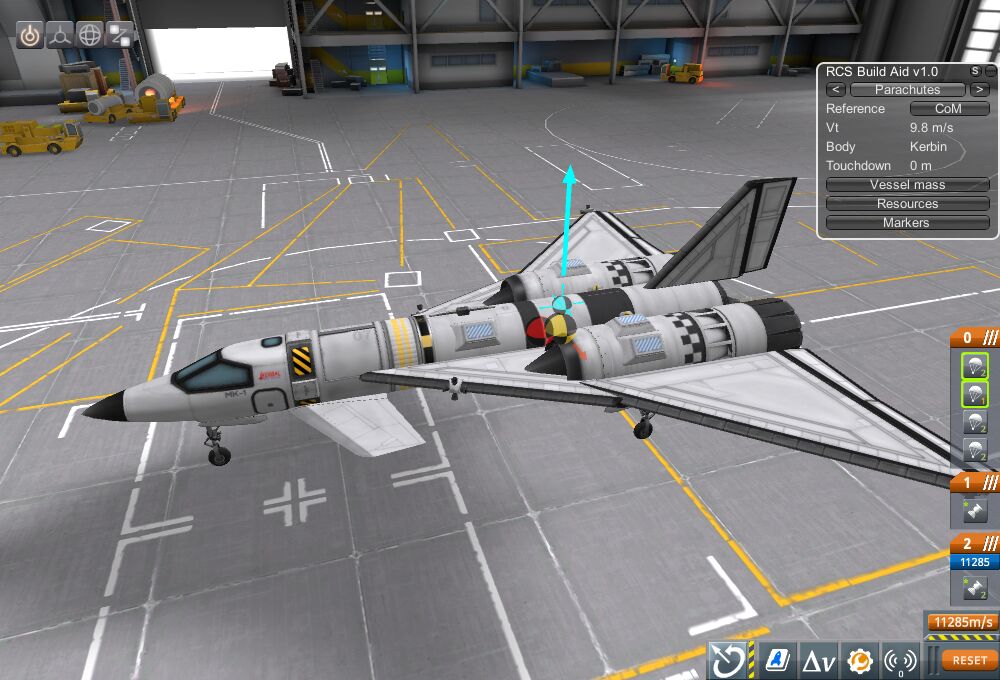Click the linked squares tool icon
The width and height of the screenshot is (1000, 680).
pos(120,34)
